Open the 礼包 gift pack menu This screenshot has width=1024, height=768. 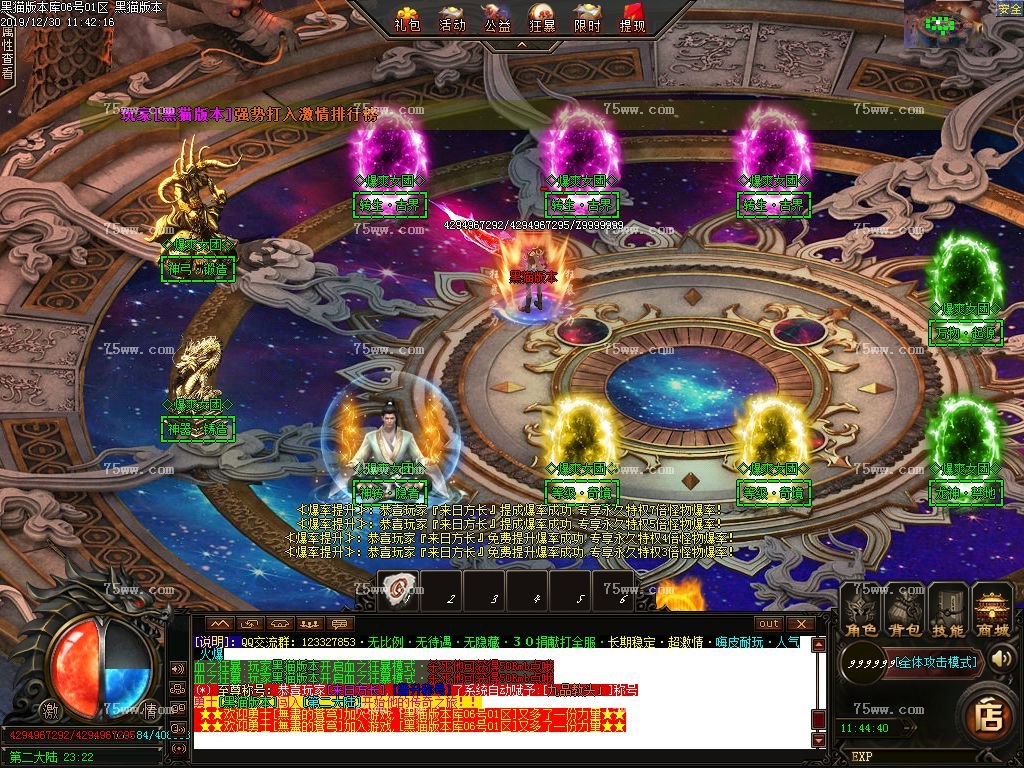407,19
